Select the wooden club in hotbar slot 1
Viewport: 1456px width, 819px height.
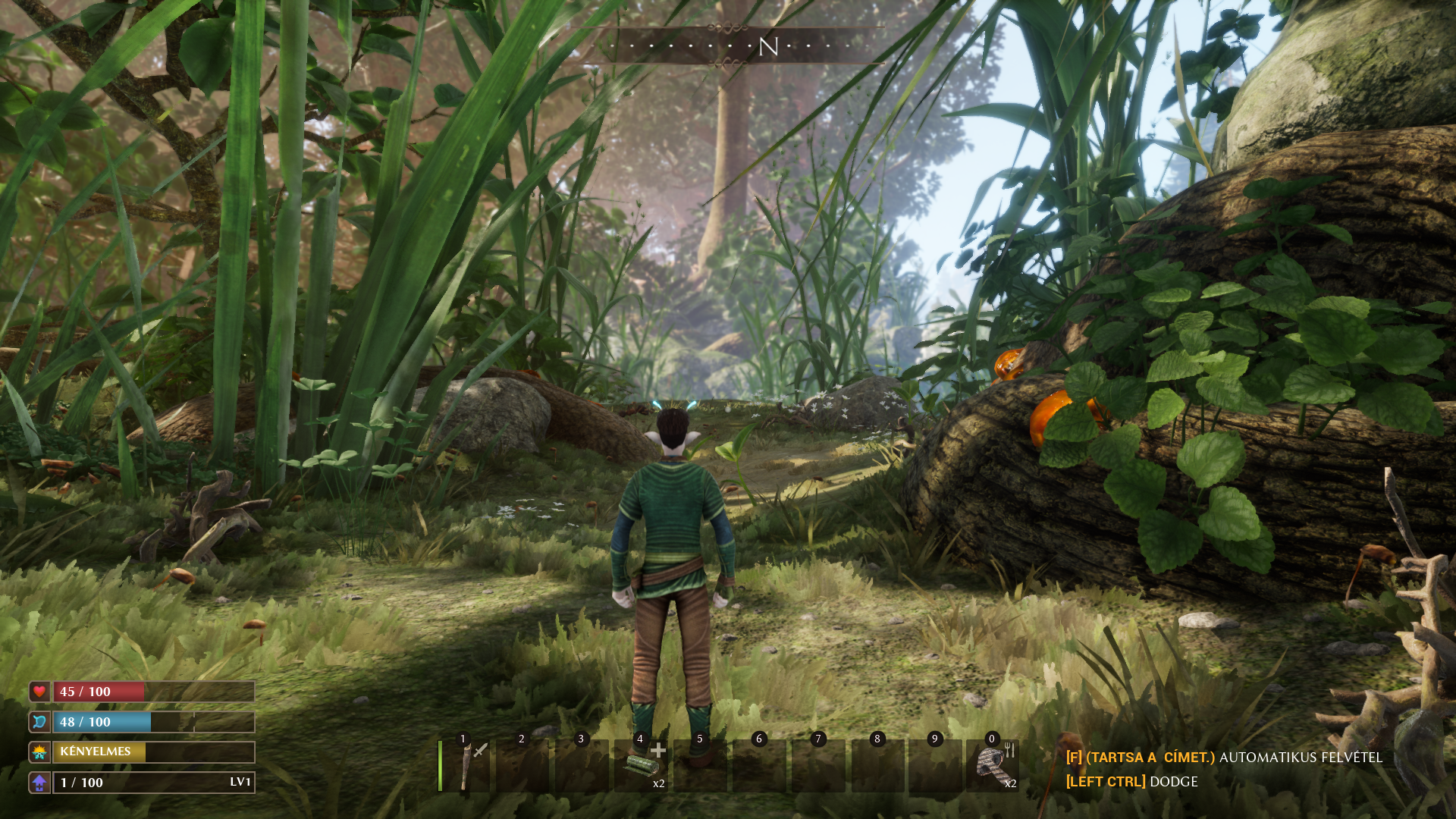point(465,766)
